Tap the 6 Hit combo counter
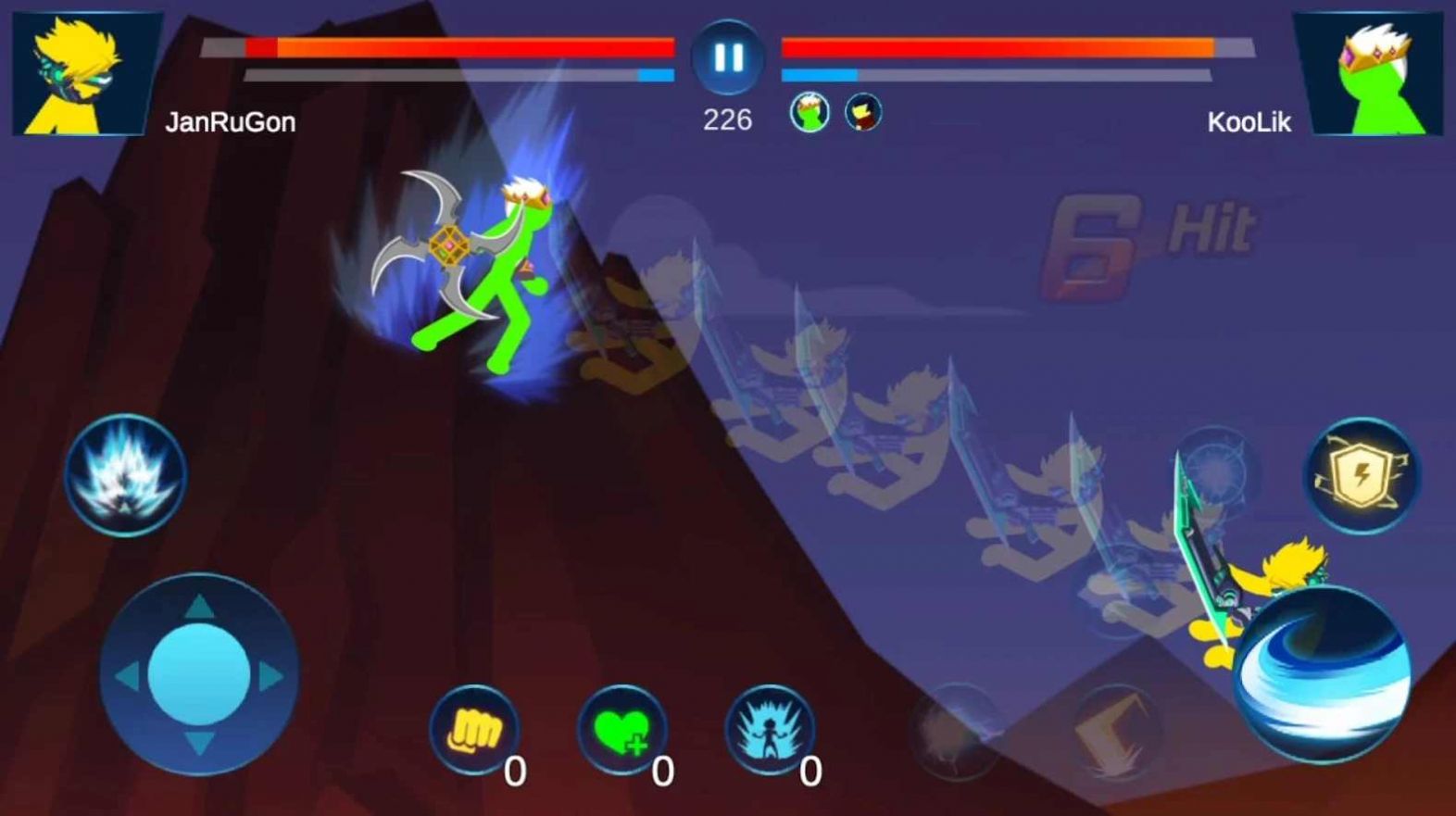The image size is (1456, 816). (1148, 225)
